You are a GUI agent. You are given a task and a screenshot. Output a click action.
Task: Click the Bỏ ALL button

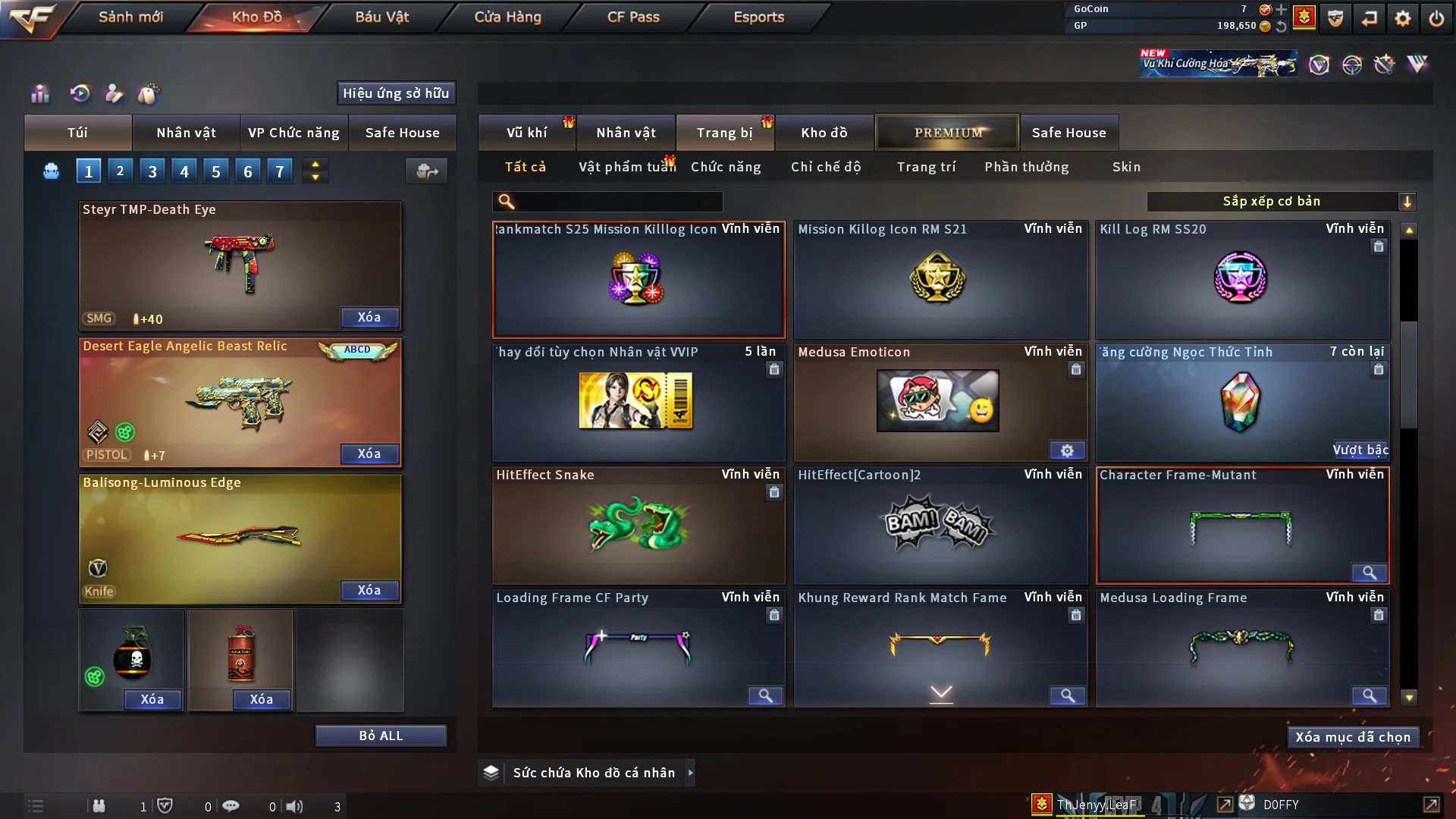[381, 736]
